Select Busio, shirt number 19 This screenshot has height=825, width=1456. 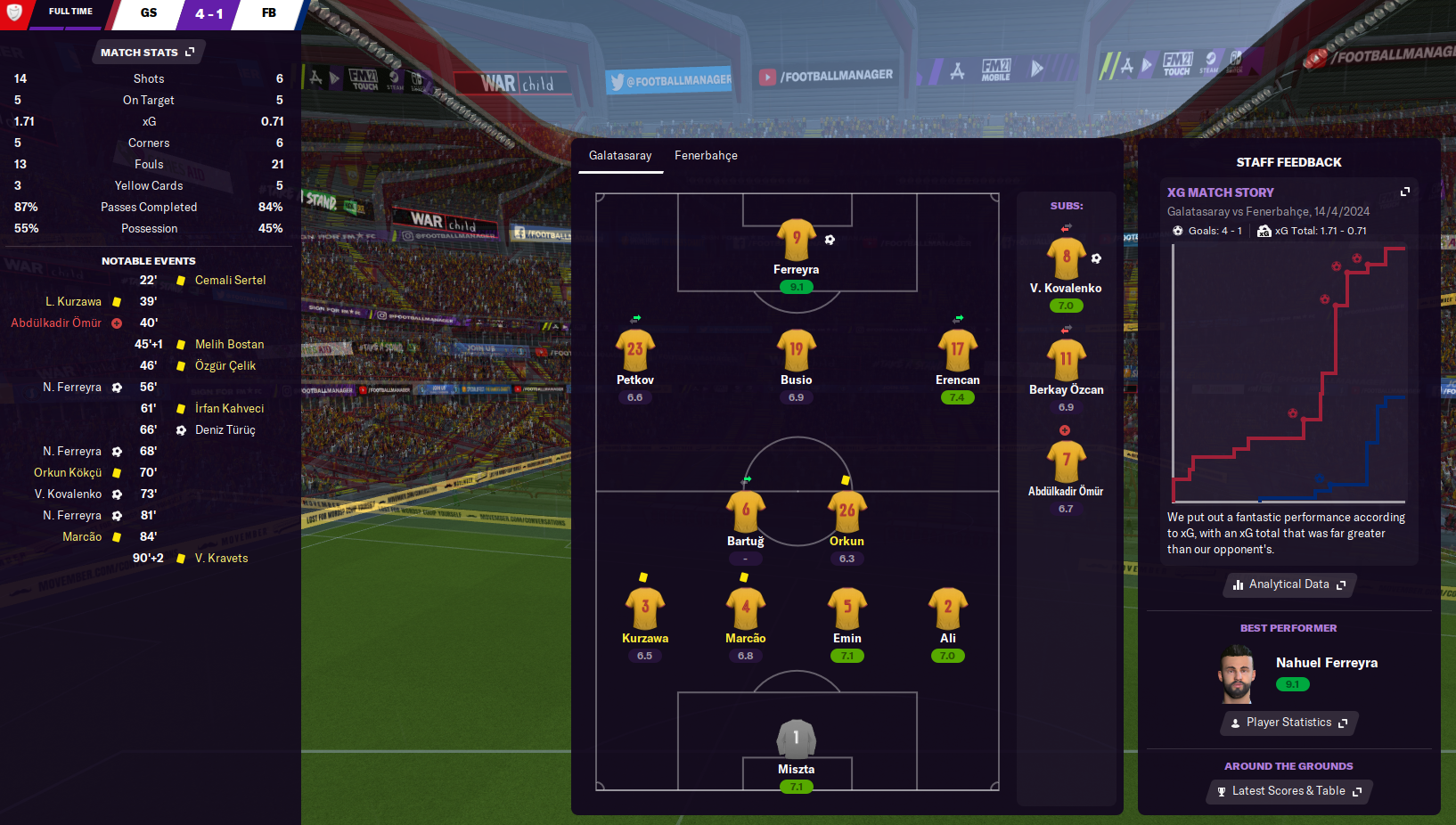[x=796, y=350]
